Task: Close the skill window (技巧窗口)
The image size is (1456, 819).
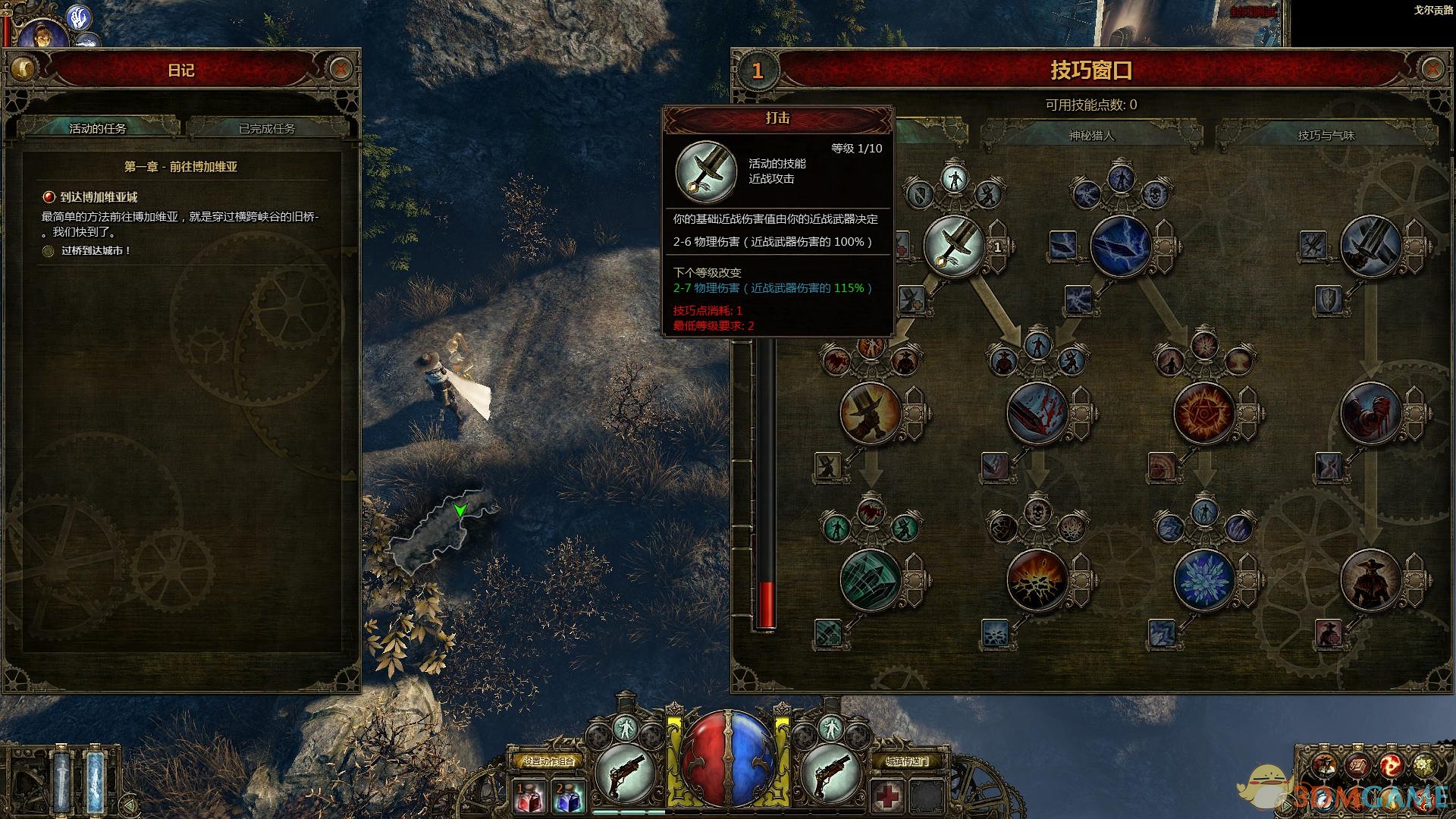Action: point(1431,70)
